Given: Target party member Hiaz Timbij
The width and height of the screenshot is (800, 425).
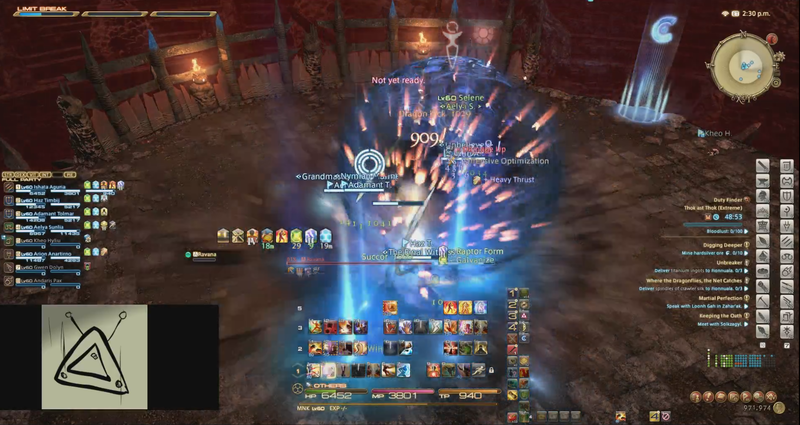Looking at the screenshot, I should pos(44,200).
